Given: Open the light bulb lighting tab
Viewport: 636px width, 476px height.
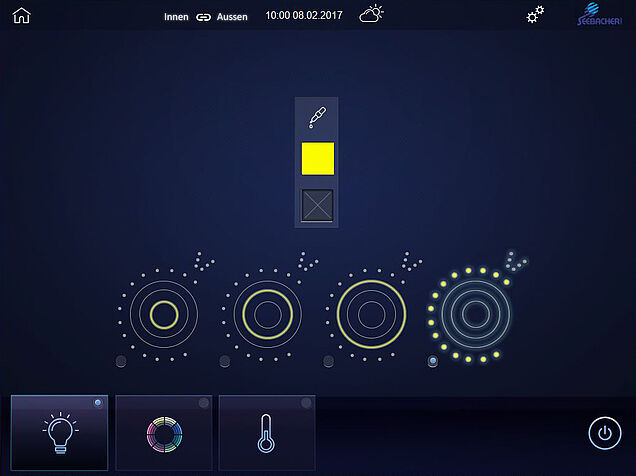Looking at the screenshot, I should [x=59, y=432].
